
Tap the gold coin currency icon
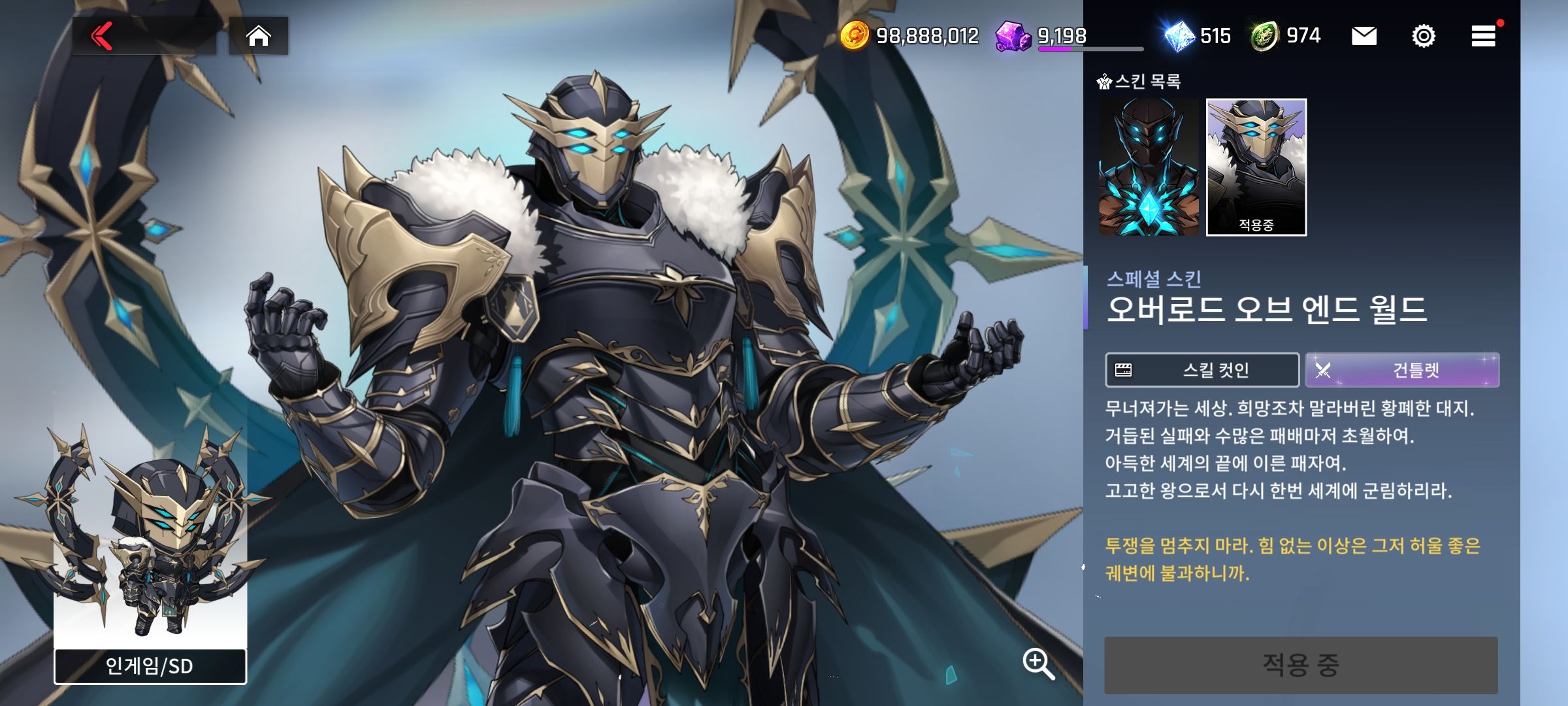[x=854, y=35]
